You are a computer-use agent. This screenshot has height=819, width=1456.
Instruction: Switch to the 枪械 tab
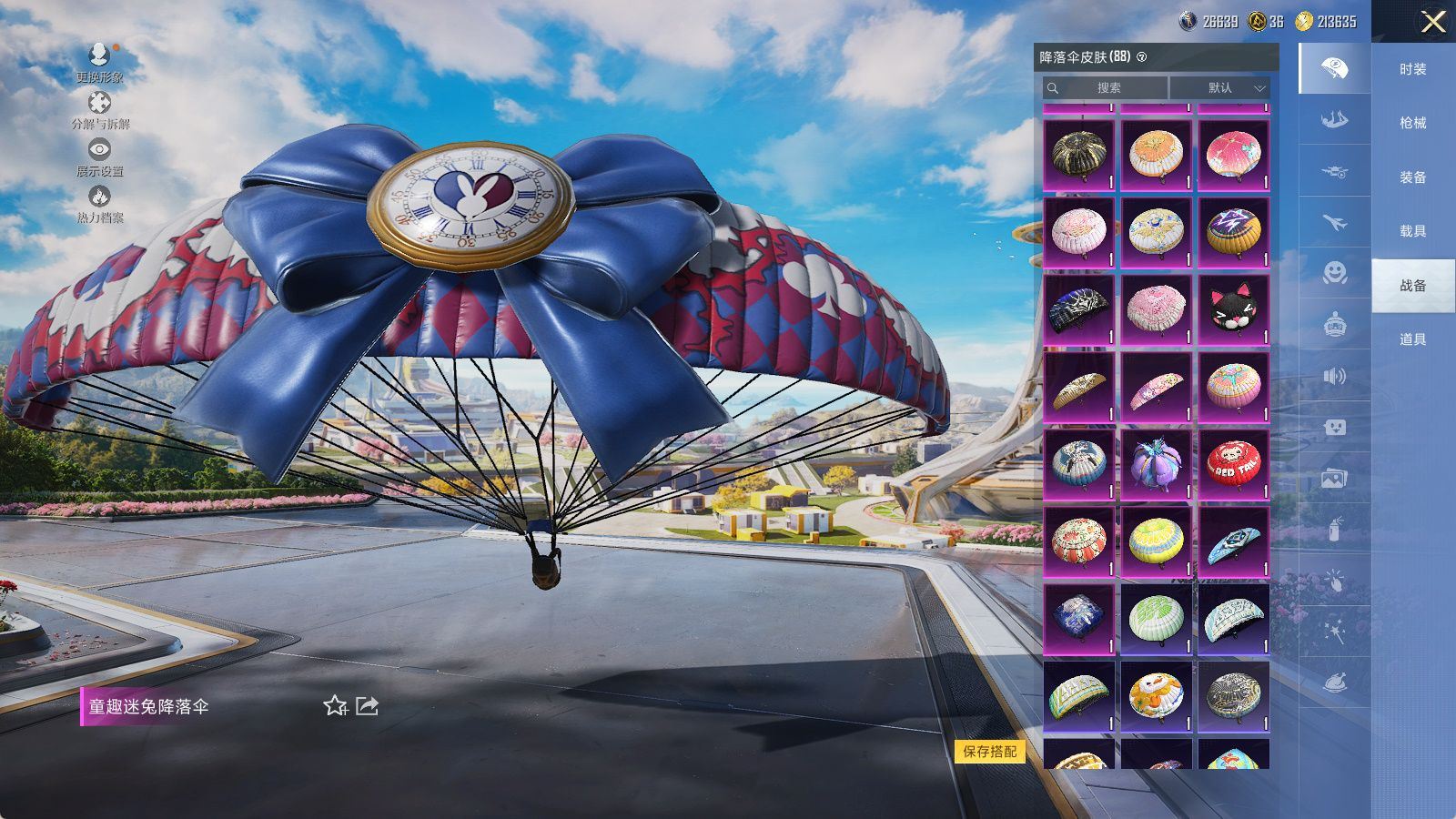click(1412, 123)
